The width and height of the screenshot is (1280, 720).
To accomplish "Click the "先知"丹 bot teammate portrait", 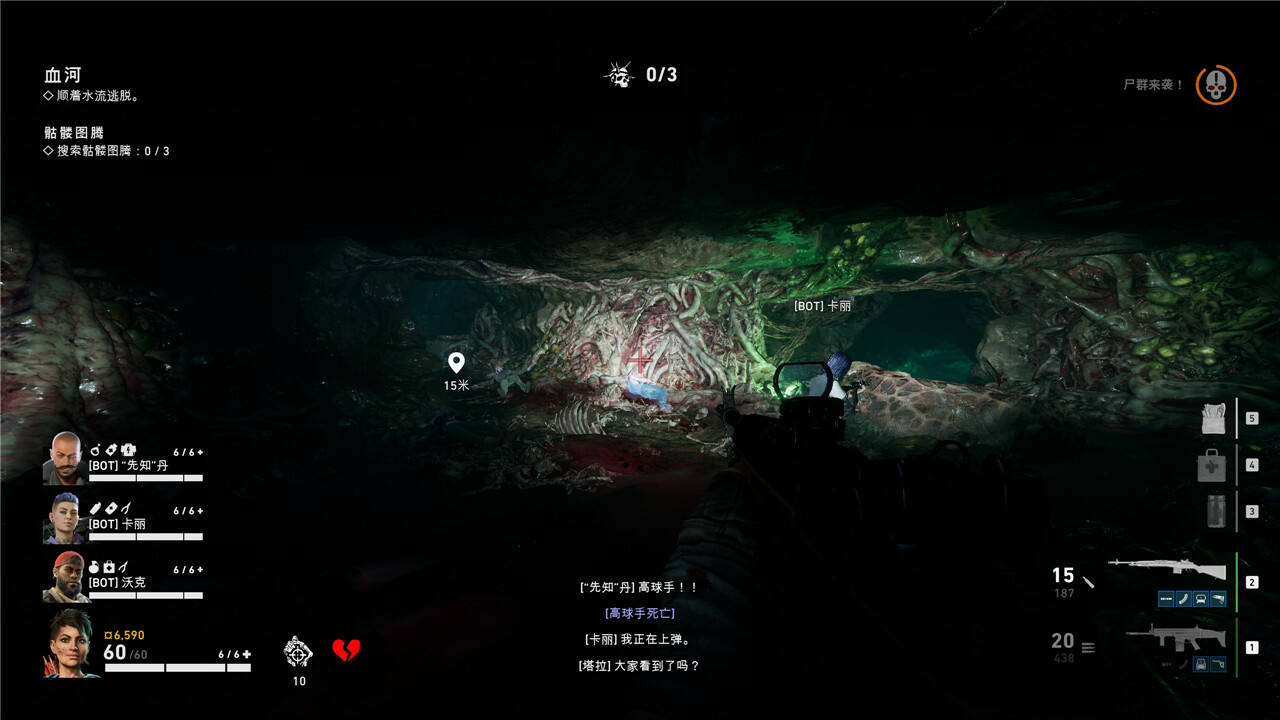I will pyautogui.click(x=64, y=458).
